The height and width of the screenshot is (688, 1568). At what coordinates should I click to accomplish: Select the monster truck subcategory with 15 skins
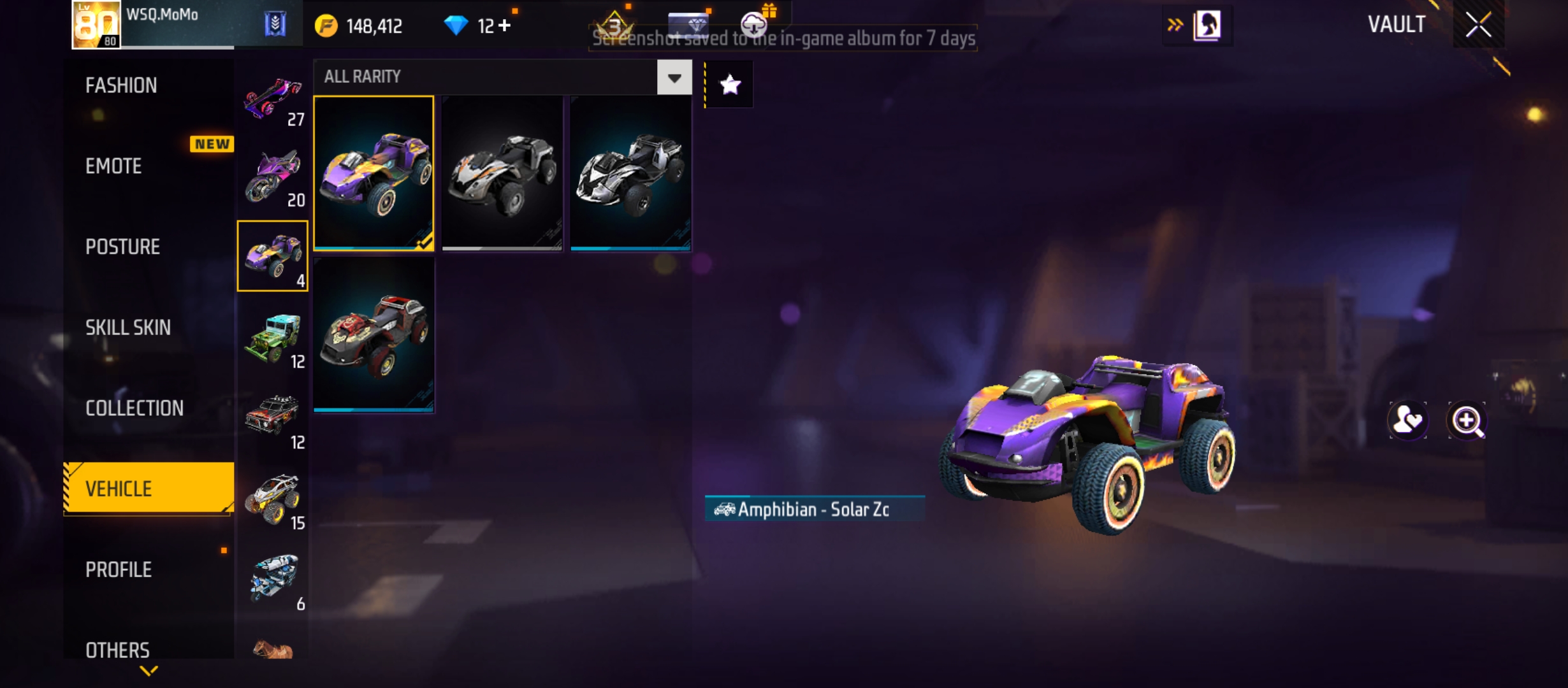coord(273,500)
